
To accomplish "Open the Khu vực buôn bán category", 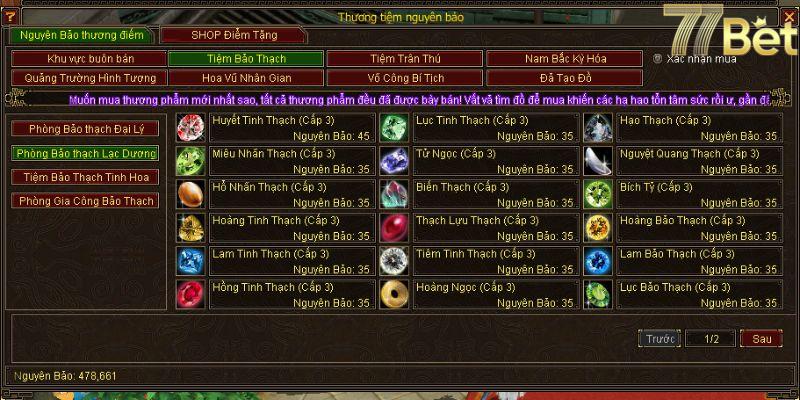I will coord(89,59).
